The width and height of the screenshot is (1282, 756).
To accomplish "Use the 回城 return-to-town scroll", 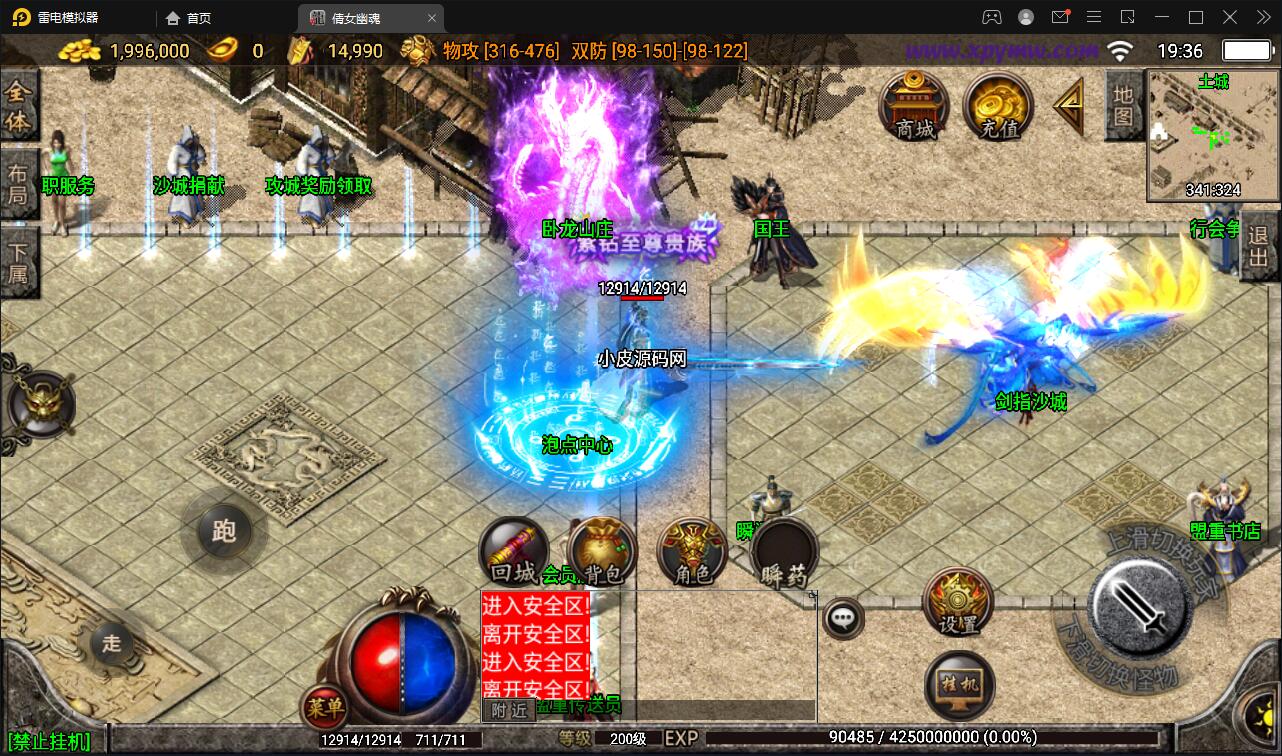I will tap(513, 552).
